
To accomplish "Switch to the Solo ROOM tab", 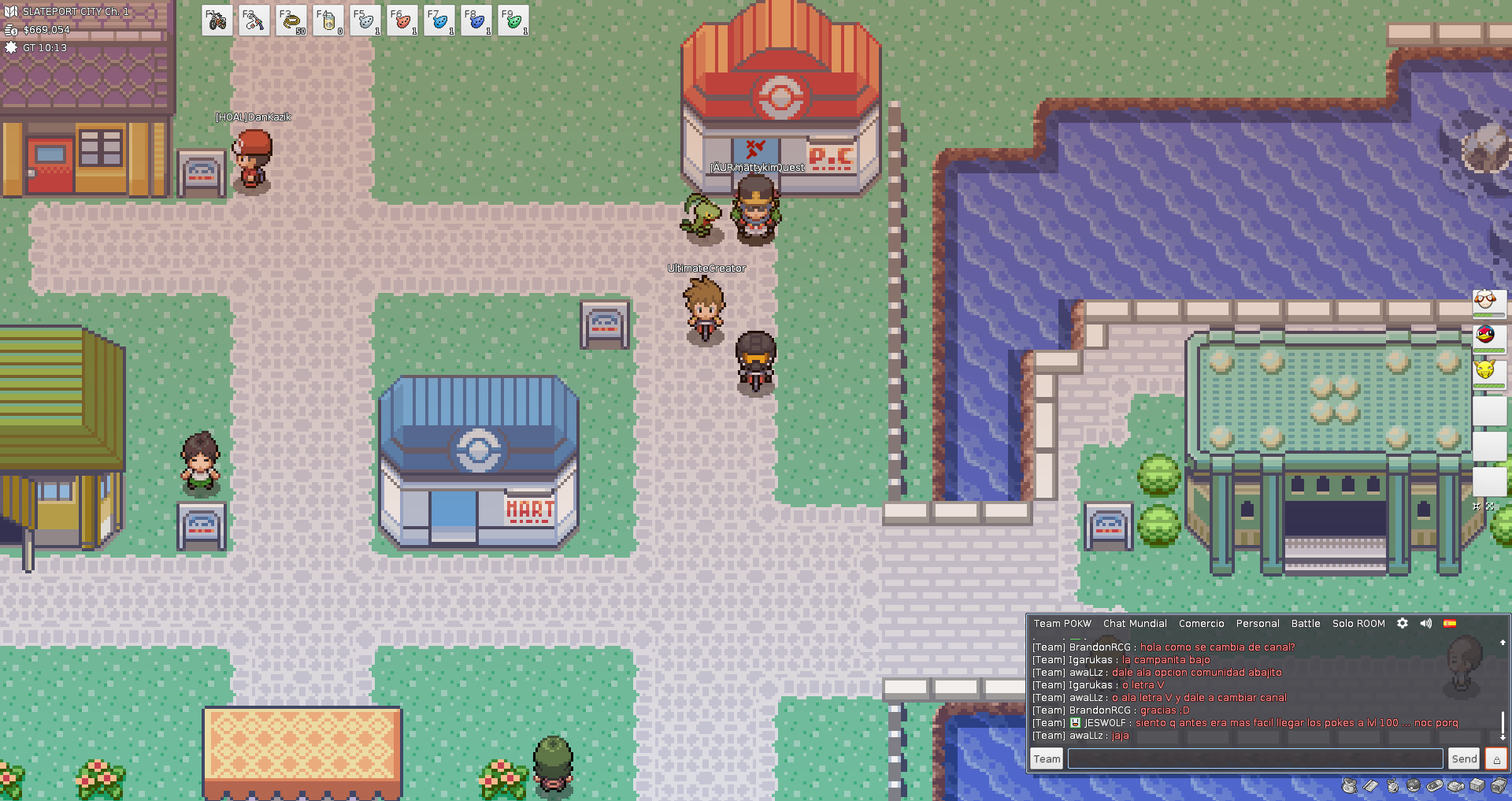I will click(1358, 623).
